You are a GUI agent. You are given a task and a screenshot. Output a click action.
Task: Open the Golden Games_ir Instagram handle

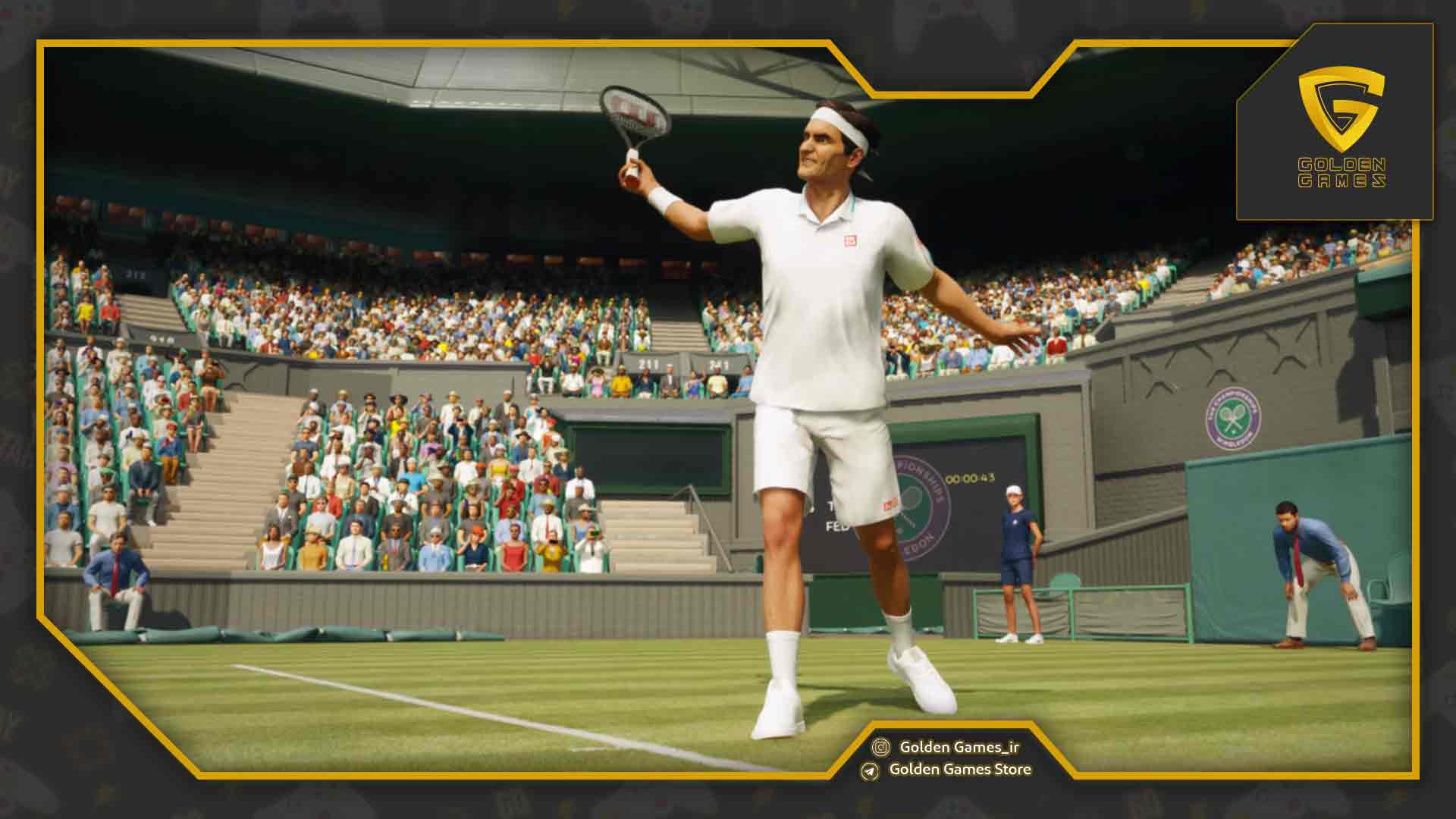point(959,747)
